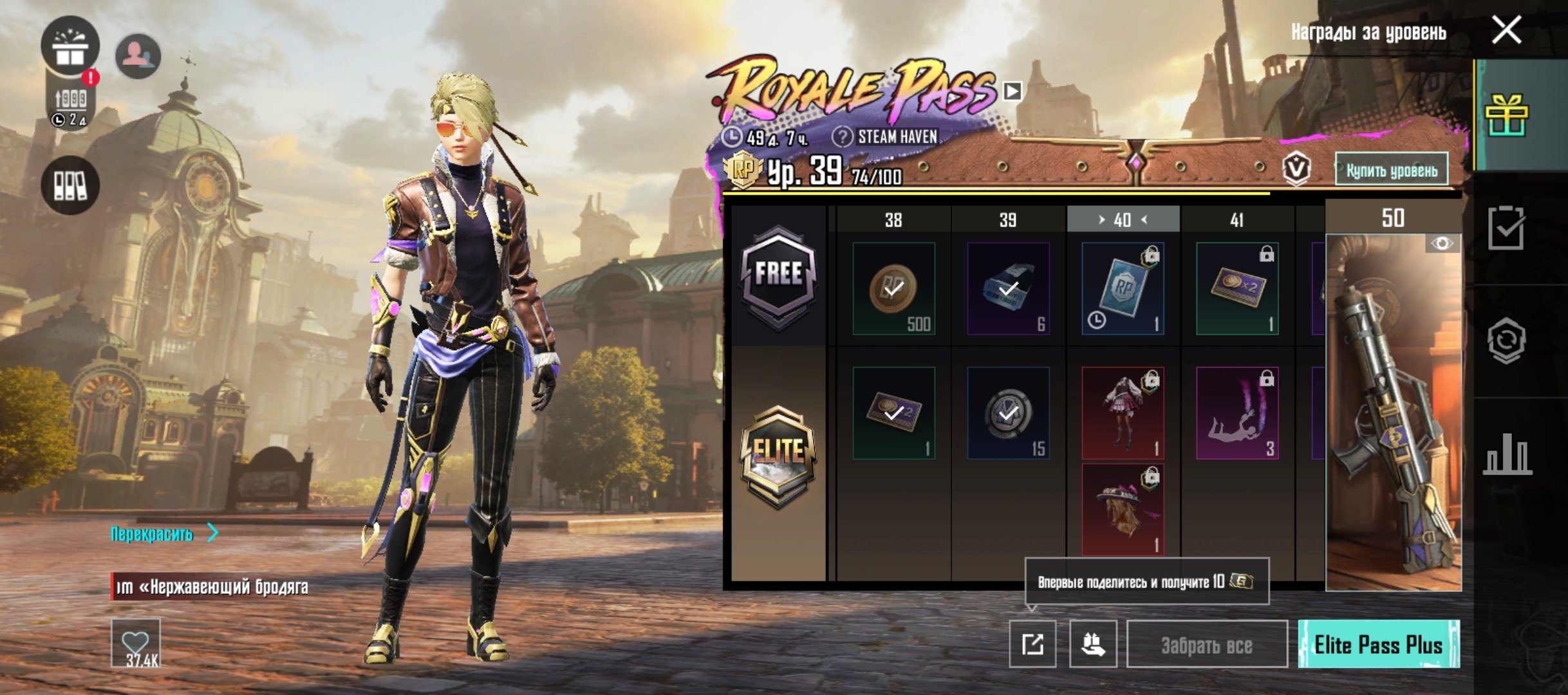The width and height of the screenshot is (1568, 695).
Task: Switch to the gift rewards tab
Action: pos(1506,115)
